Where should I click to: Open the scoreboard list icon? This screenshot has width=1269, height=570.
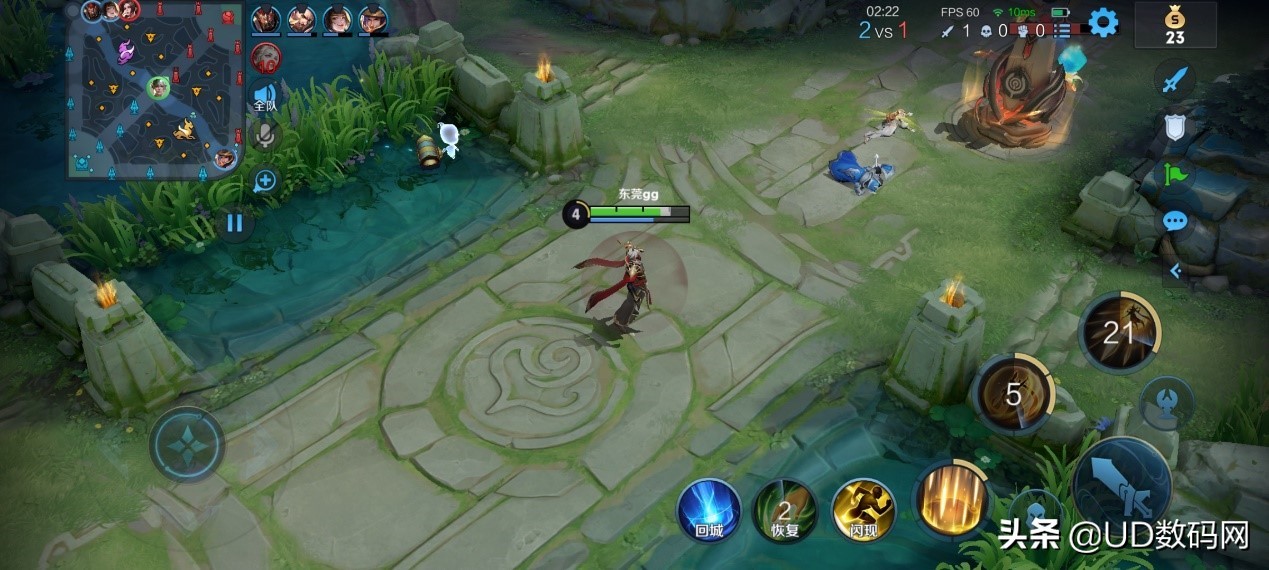click(x=1062, y=31)
